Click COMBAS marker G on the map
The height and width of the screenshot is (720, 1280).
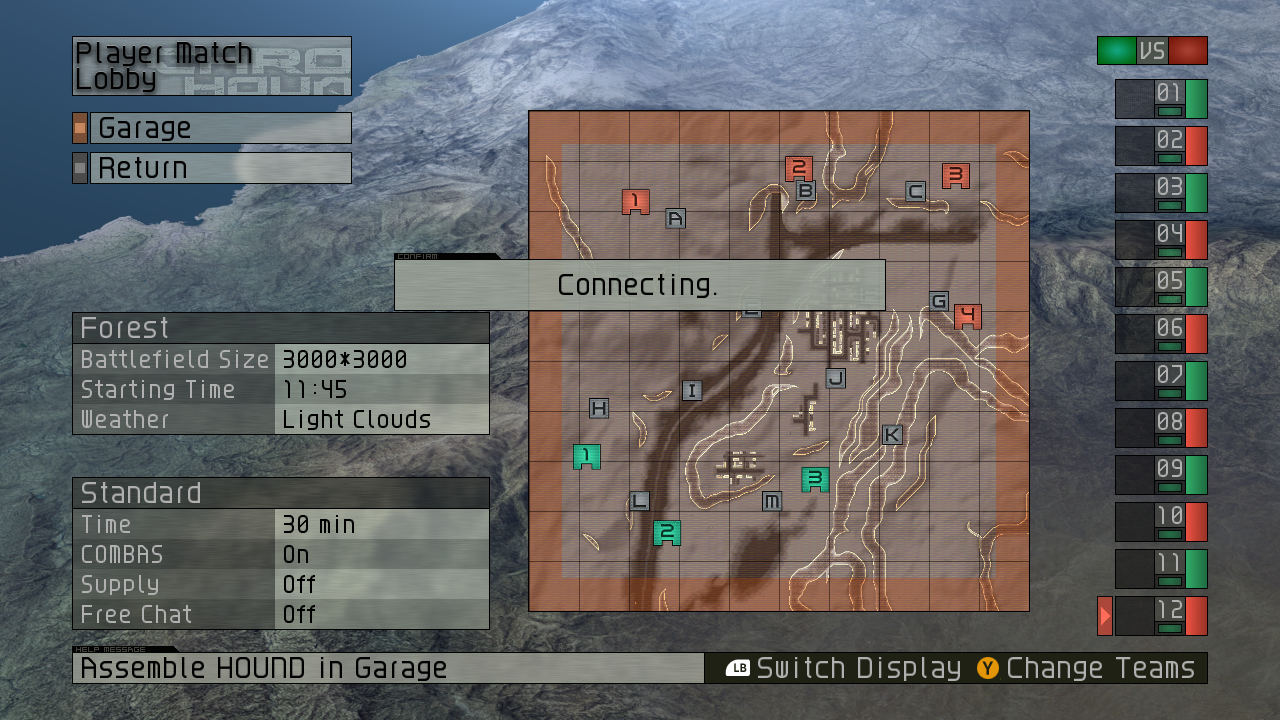click(x=938, y=300)
